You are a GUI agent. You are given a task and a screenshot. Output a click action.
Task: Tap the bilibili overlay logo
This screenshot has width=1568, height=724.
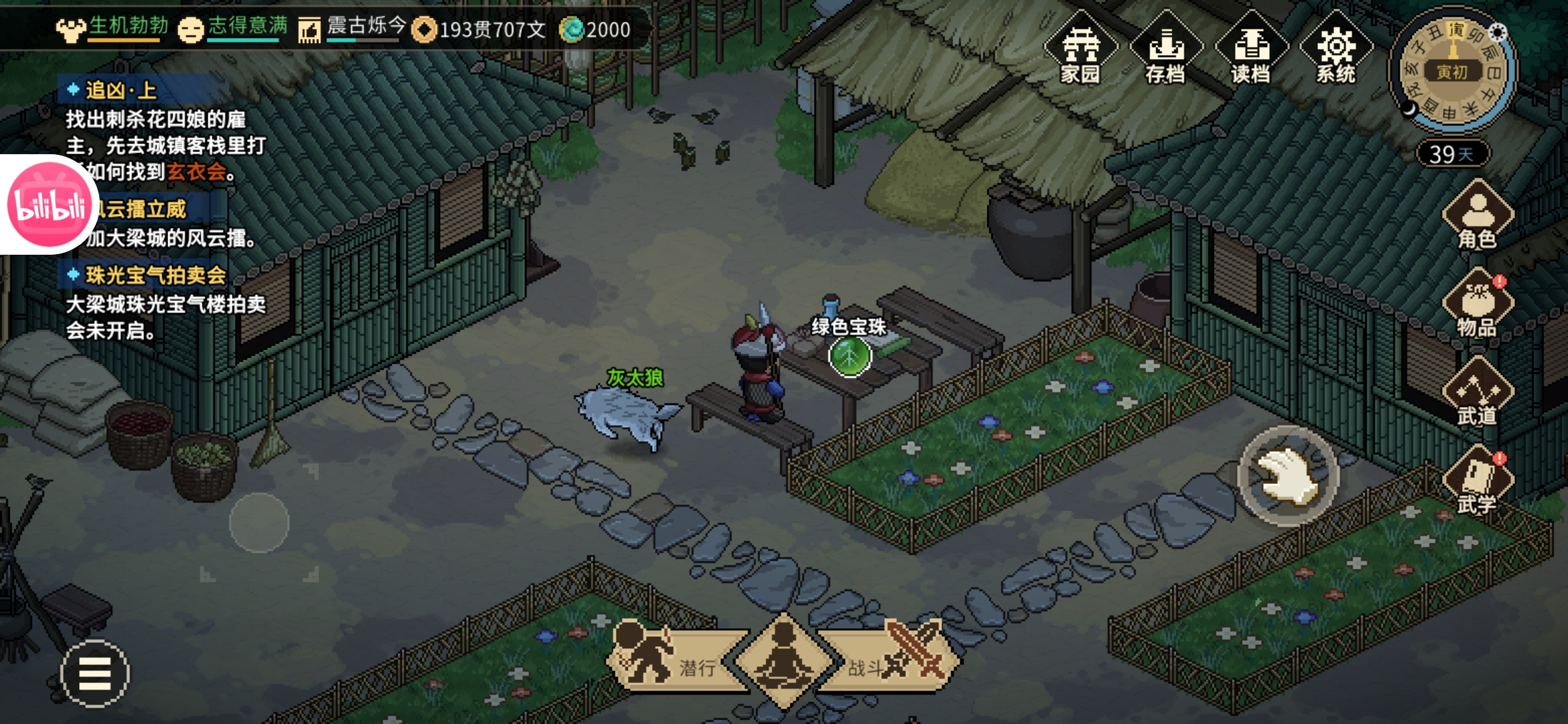click(47, 205)
